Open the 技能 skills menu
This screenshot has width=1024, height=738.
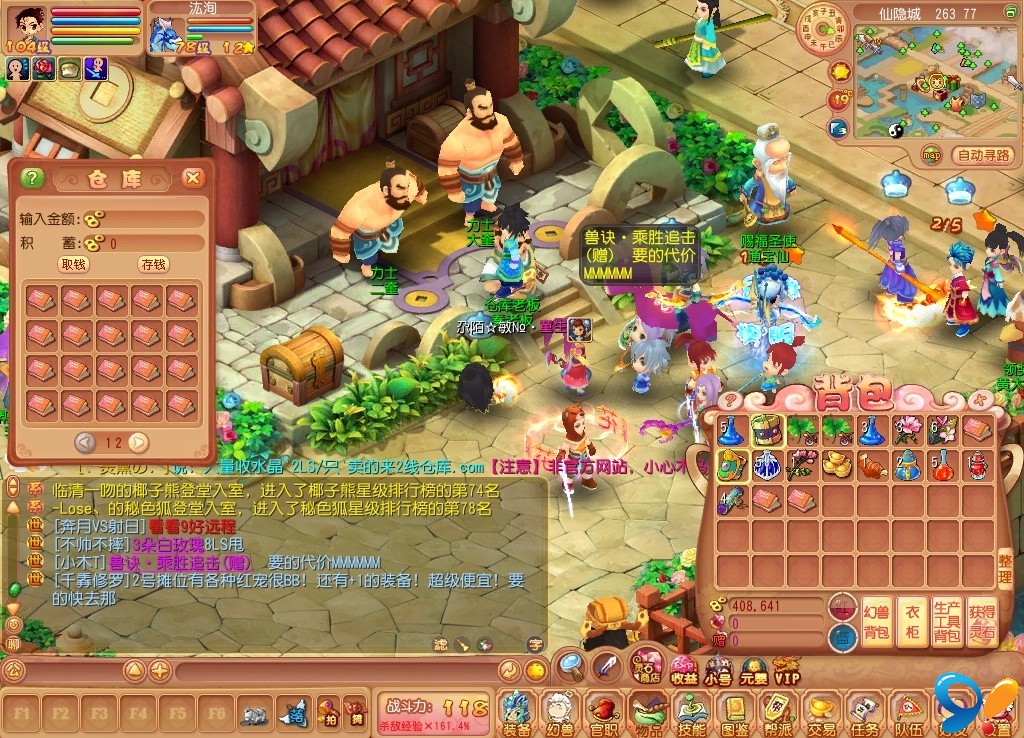tap(690, 712)
